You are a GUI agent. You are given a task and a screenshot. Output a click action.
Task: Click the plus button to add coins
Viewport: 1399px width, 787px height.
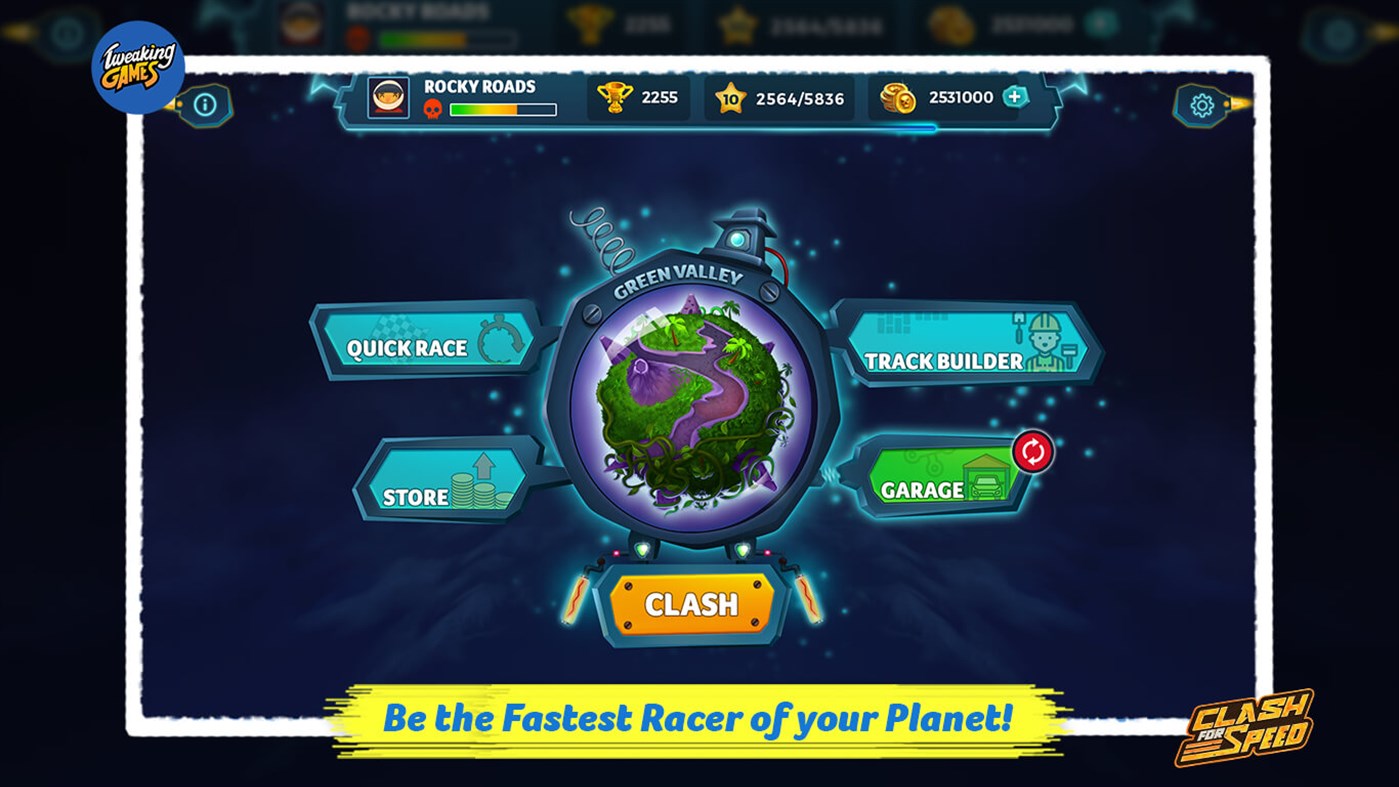(x=1015, y=98)
